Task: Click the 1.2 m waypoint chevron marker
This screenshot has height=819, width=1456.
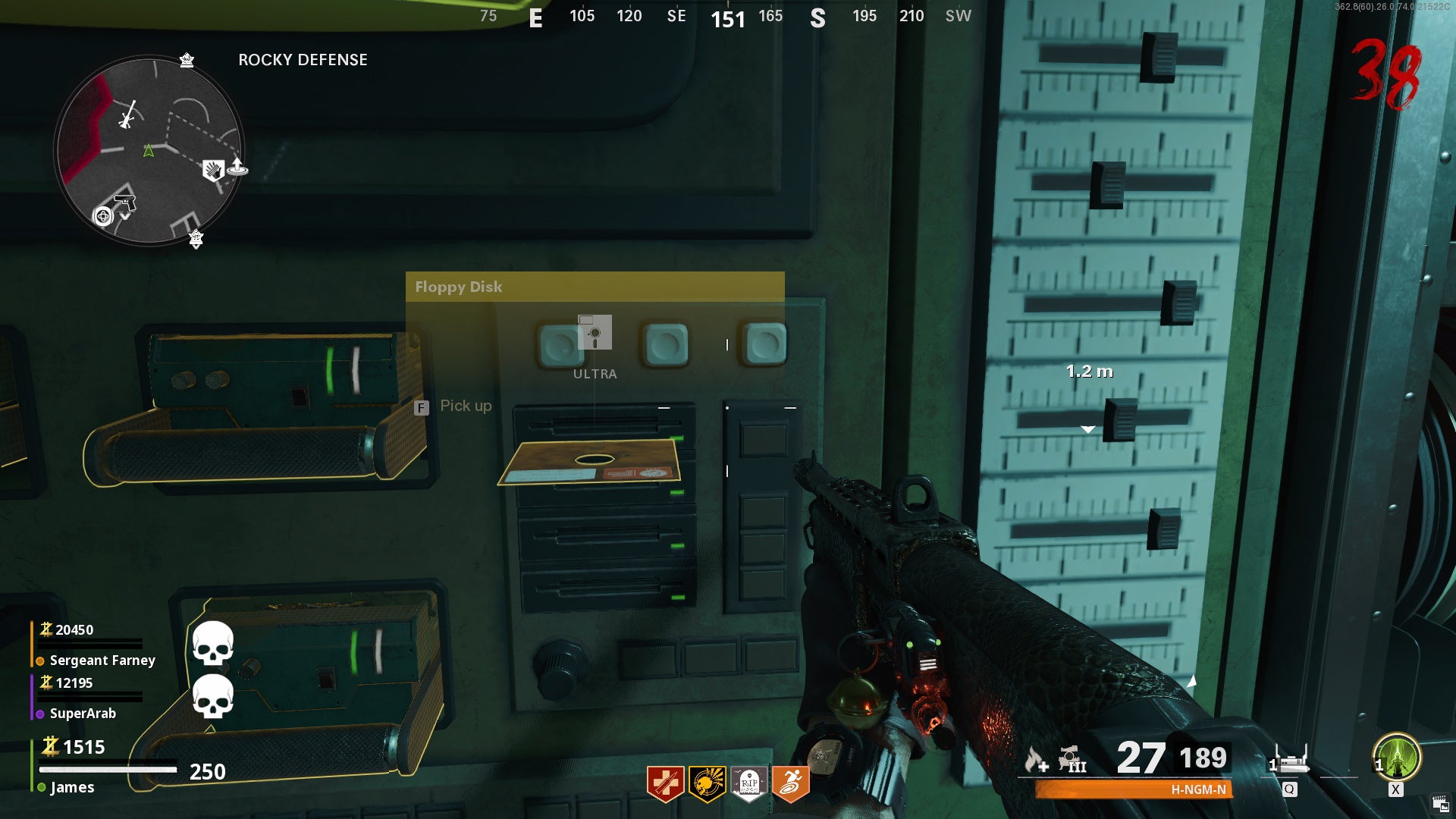Action: pos(1087,428)
